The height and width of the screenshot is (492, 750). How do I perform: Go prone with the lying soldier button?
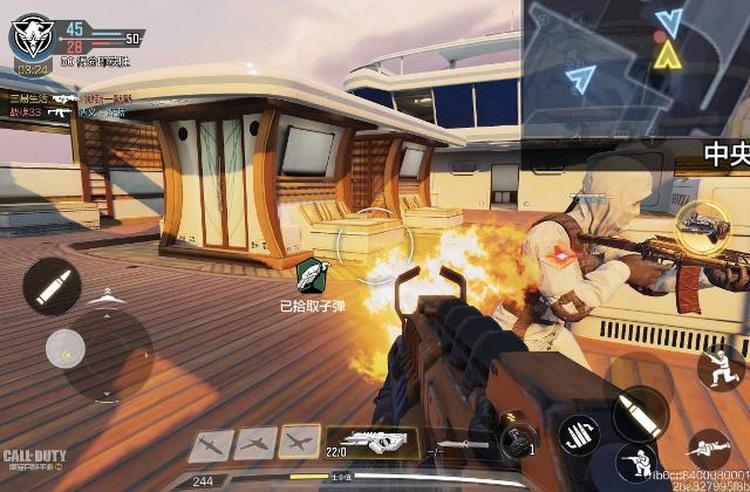pos(710,447)
